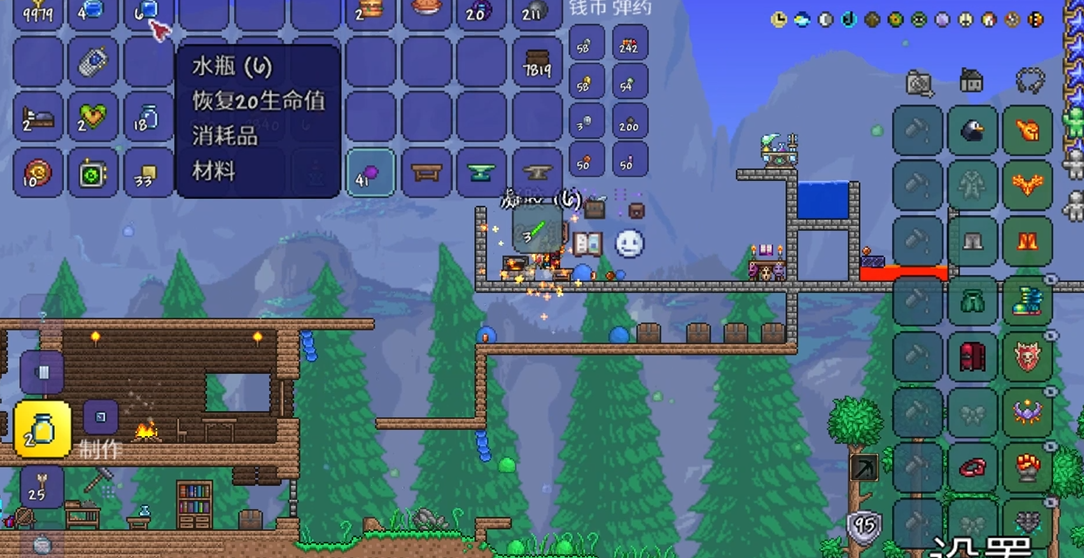Click the defense shield showing 95
Image resolution: width=1084 pixels, height=558 pixels.
[864, 526]
